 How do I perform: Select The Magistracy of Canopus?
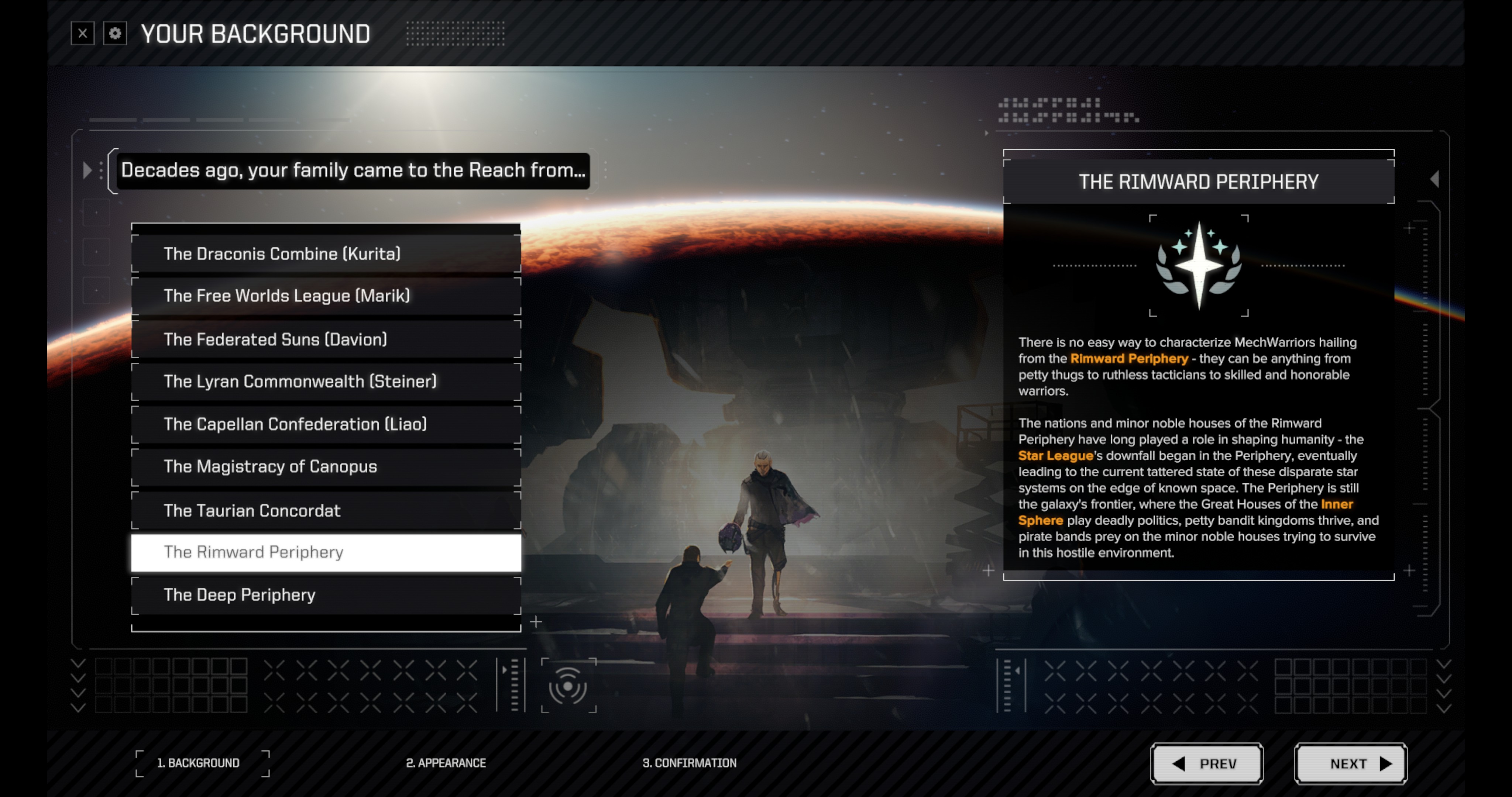(x=326, y=467)
